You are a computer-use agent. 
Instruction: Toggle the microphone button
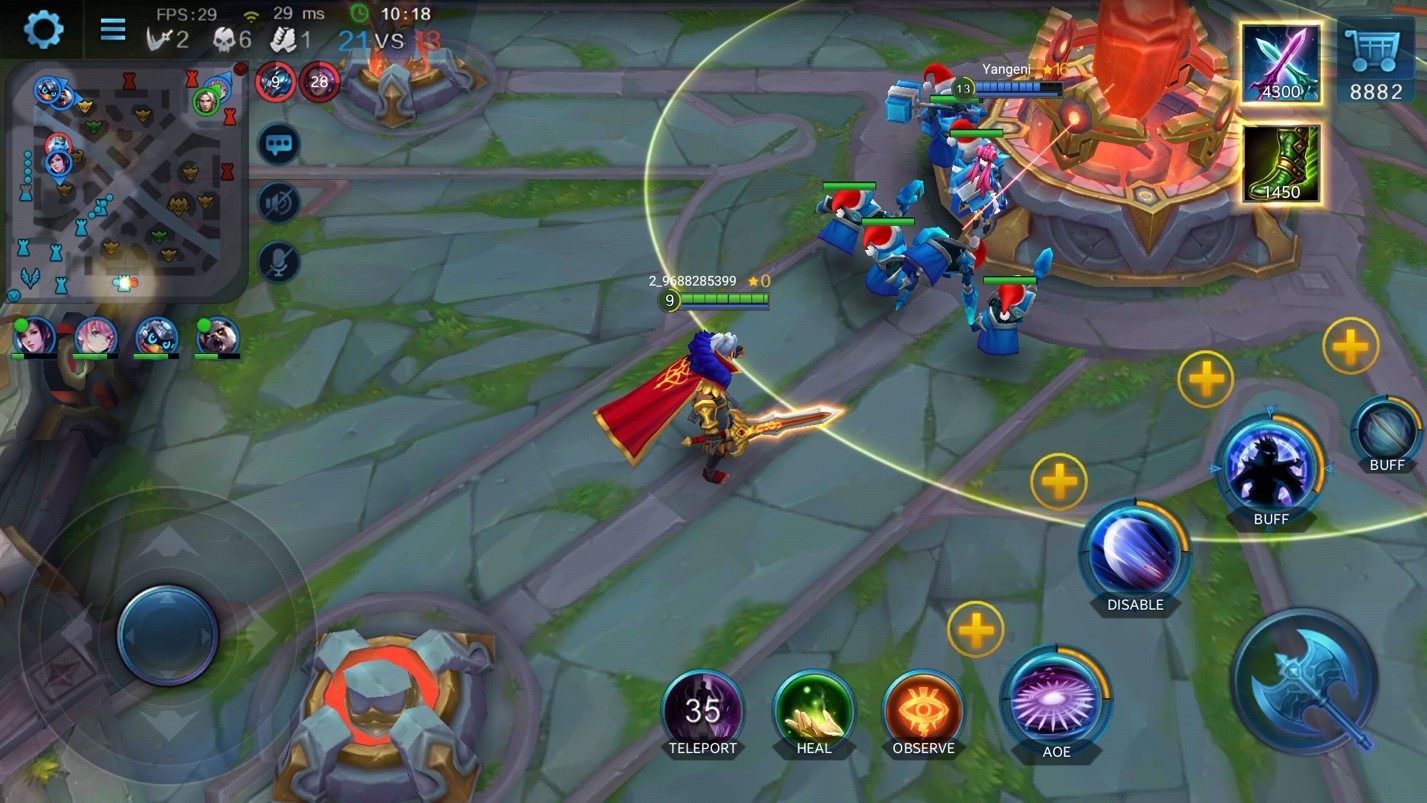click(279, 262)
